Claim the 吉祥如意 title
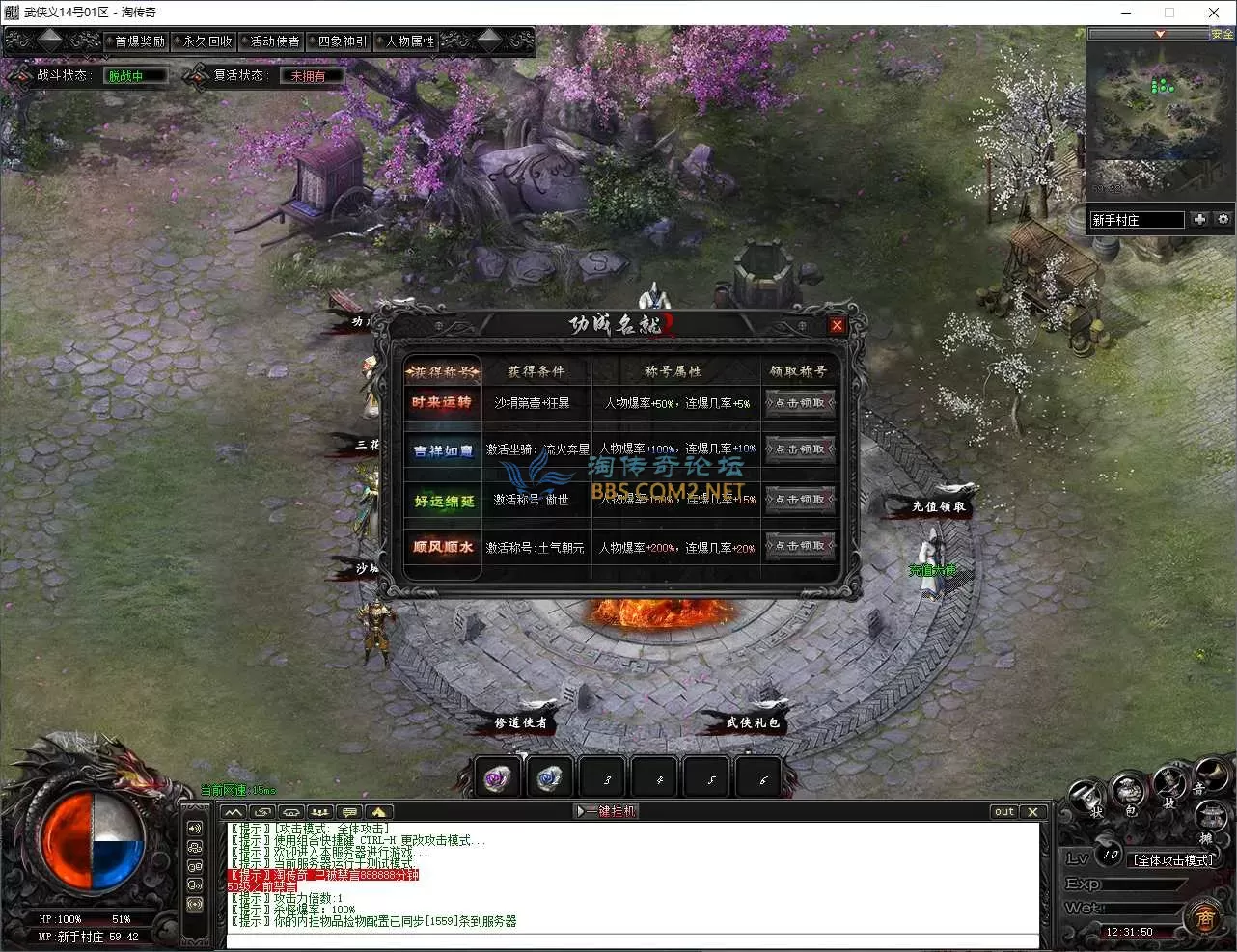This screenshot has width=1237, height=952. 800,449
